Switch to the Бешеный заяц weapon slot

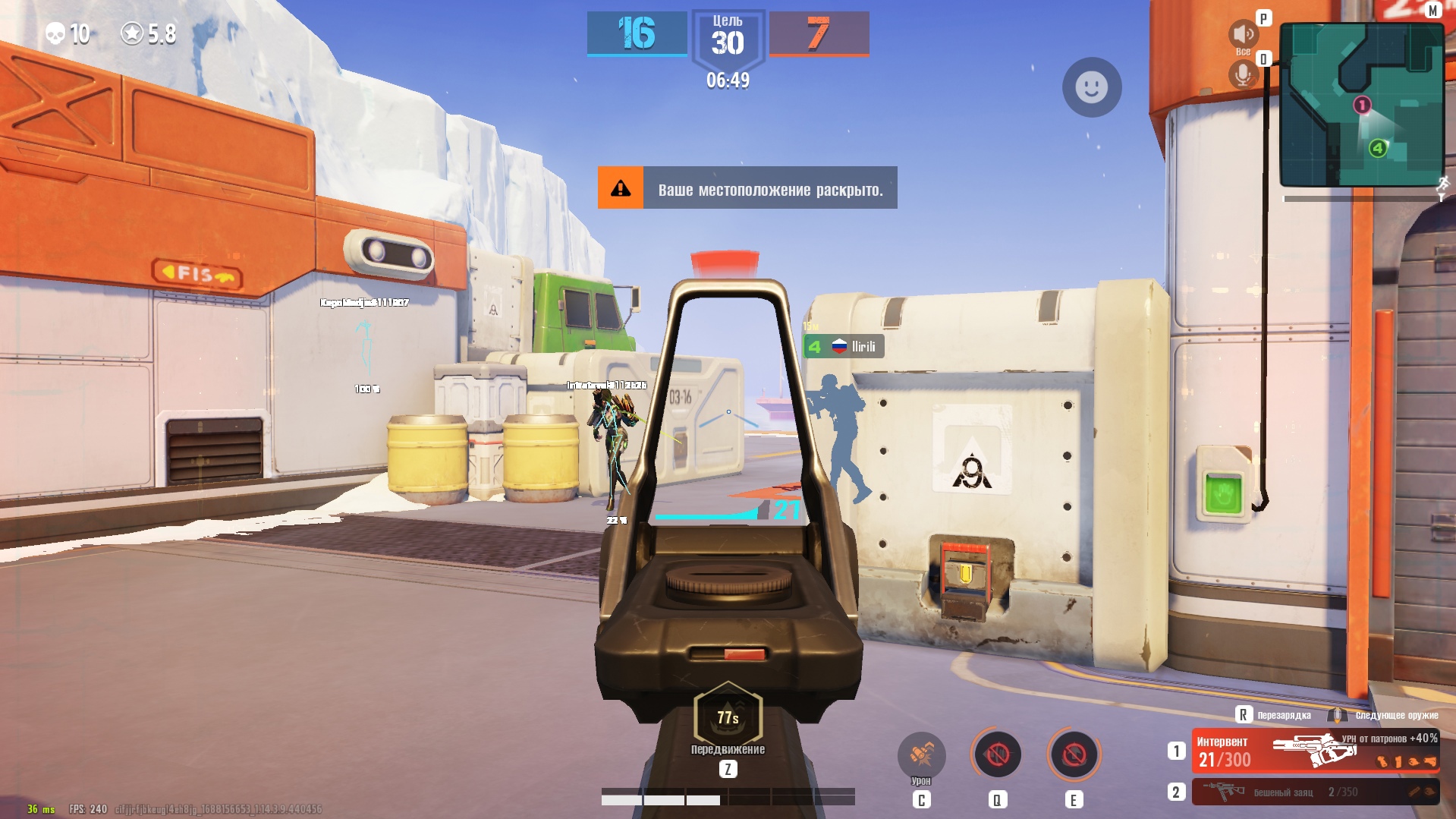click(1315, 792)
